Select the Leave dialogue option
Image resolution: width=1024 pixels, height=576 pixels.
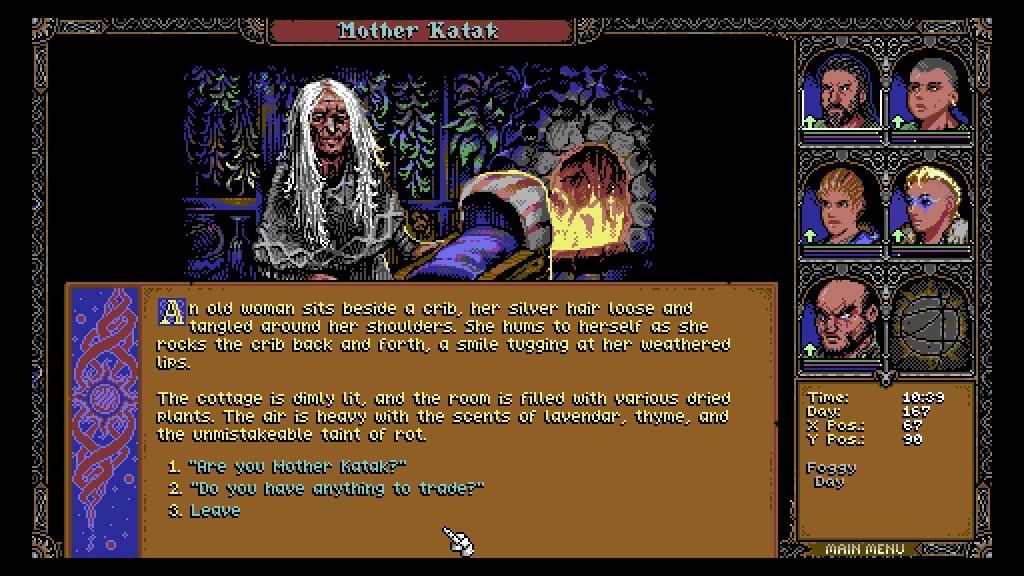[214, 510]
